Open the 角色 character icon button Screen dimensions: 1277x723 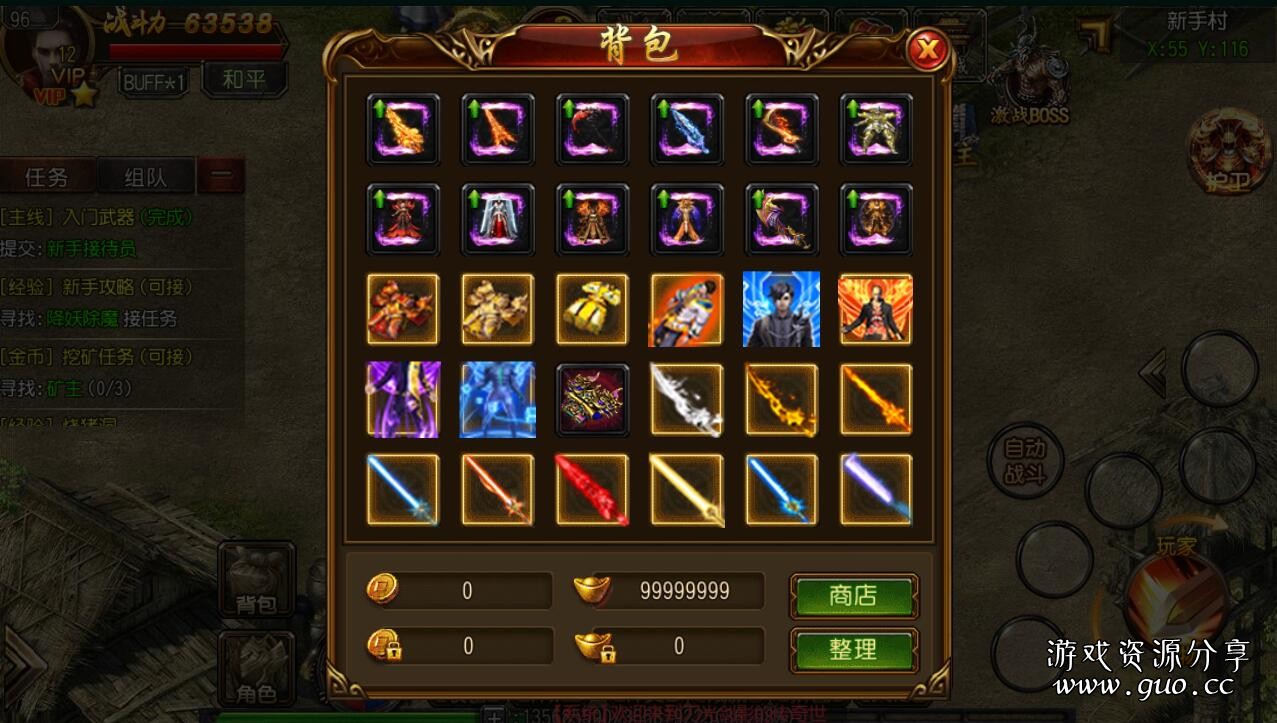point(256,667)
